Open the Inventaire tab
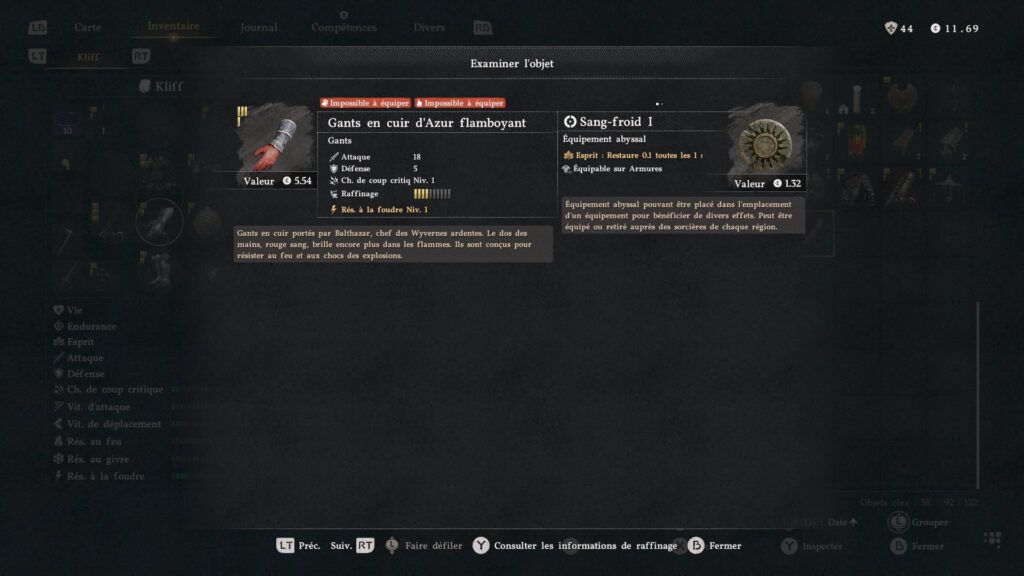 click(173, 27)
